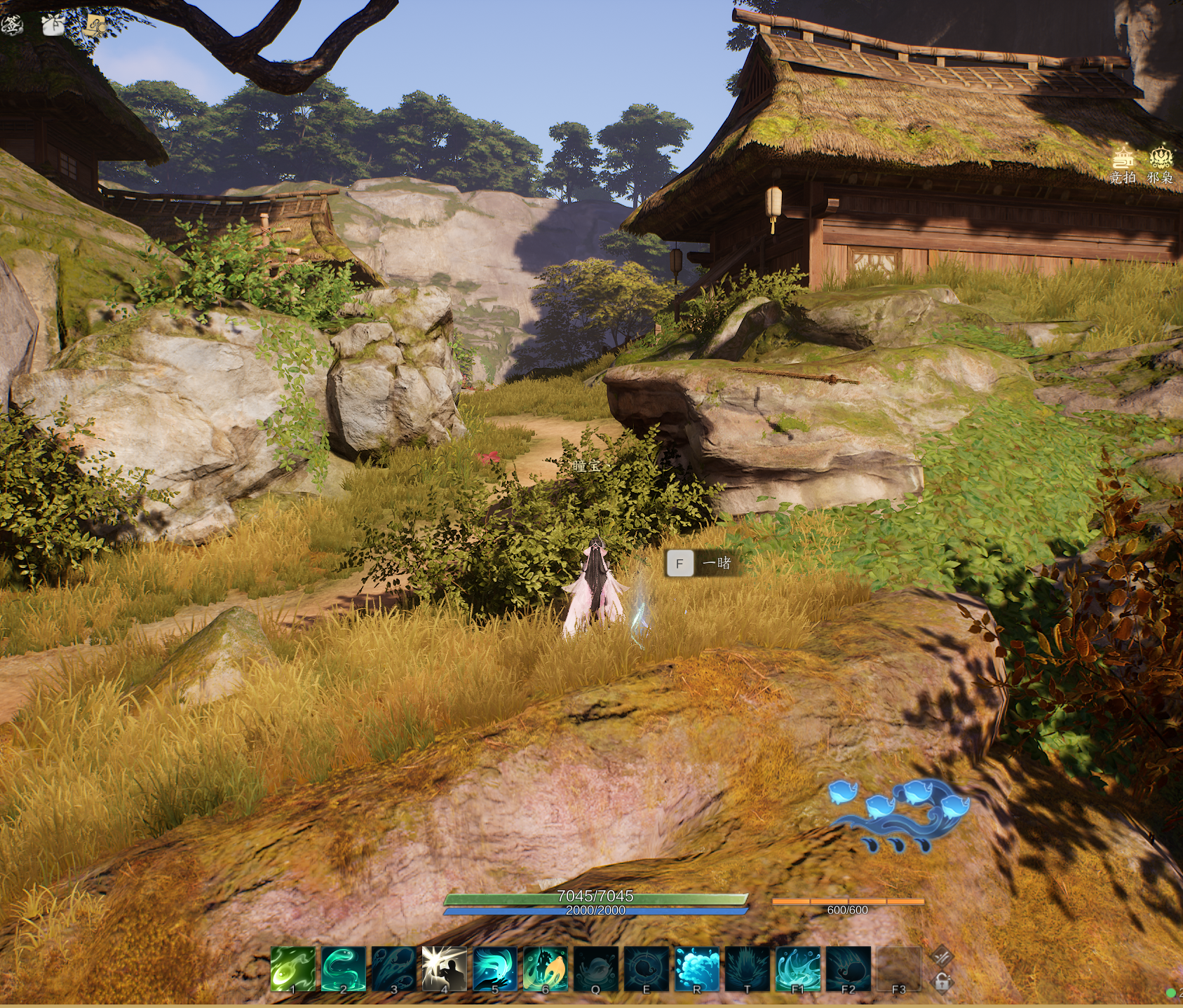The image size is (1183, 1008).
Task: Select the Q slot skill icon
Action: click(596, 969)
